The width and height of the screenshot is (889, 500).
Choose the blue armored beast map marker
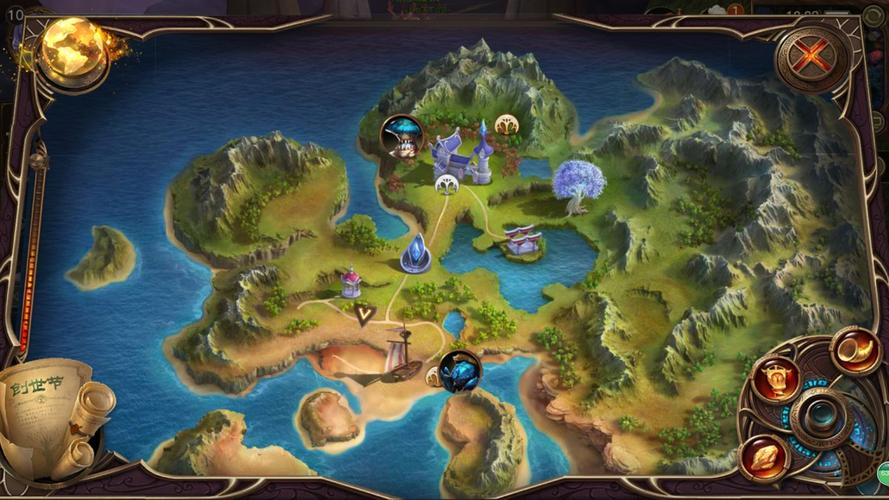tap(459, 371)
